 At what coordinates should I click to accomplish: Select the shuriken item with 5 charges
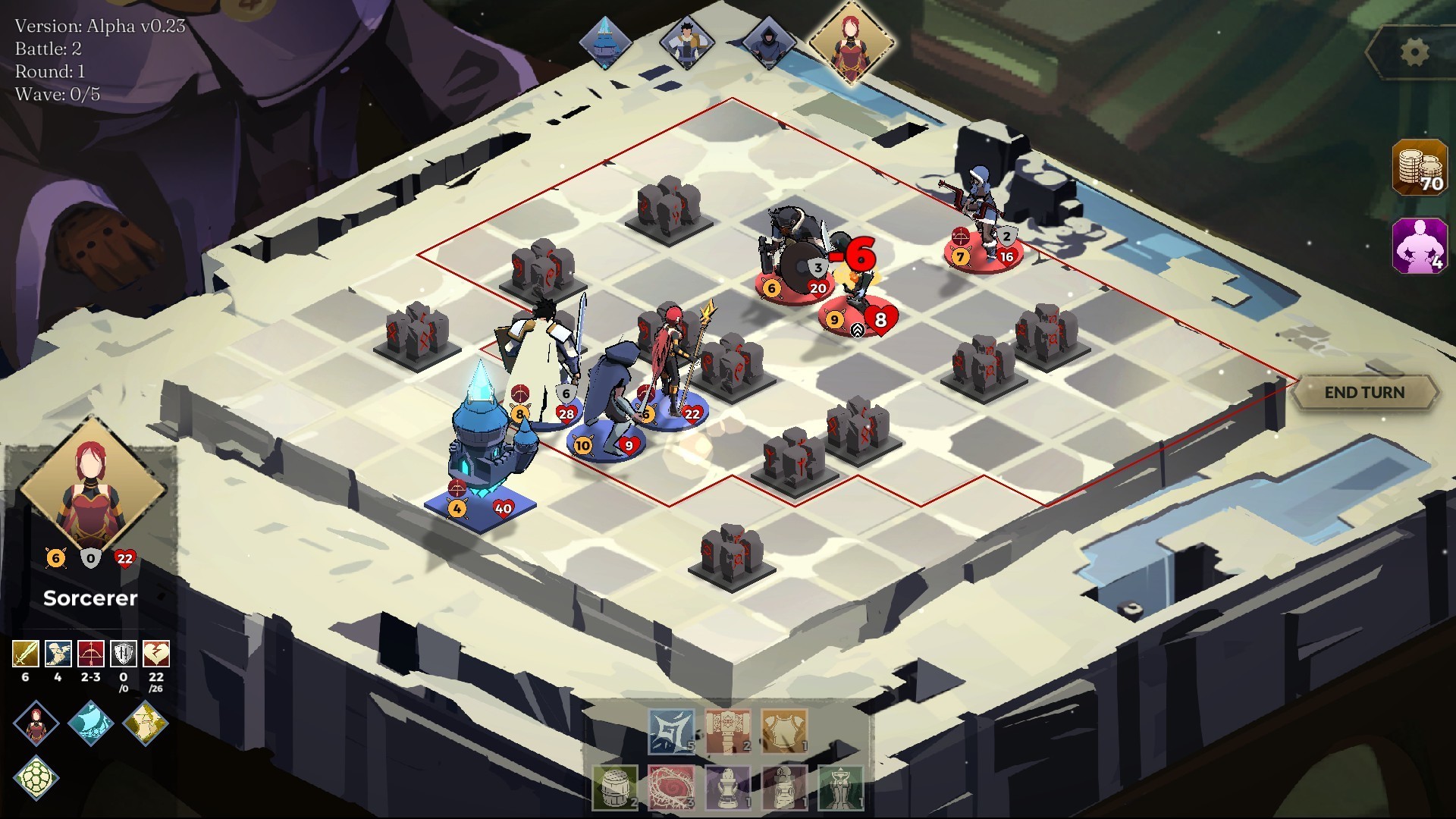point(670,732)
